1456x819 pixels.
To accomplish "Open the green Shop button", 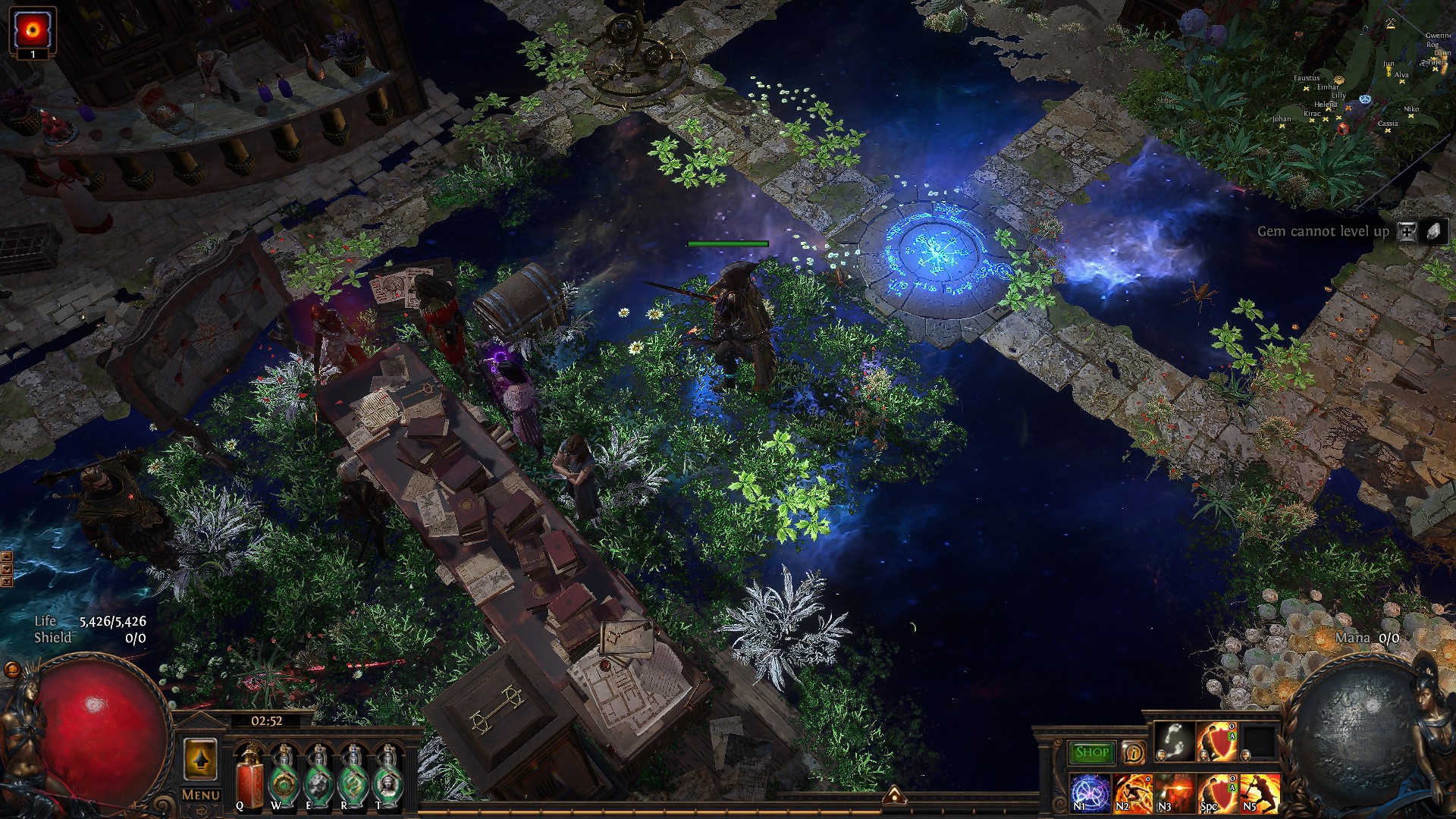I will tap(1092, 752).
